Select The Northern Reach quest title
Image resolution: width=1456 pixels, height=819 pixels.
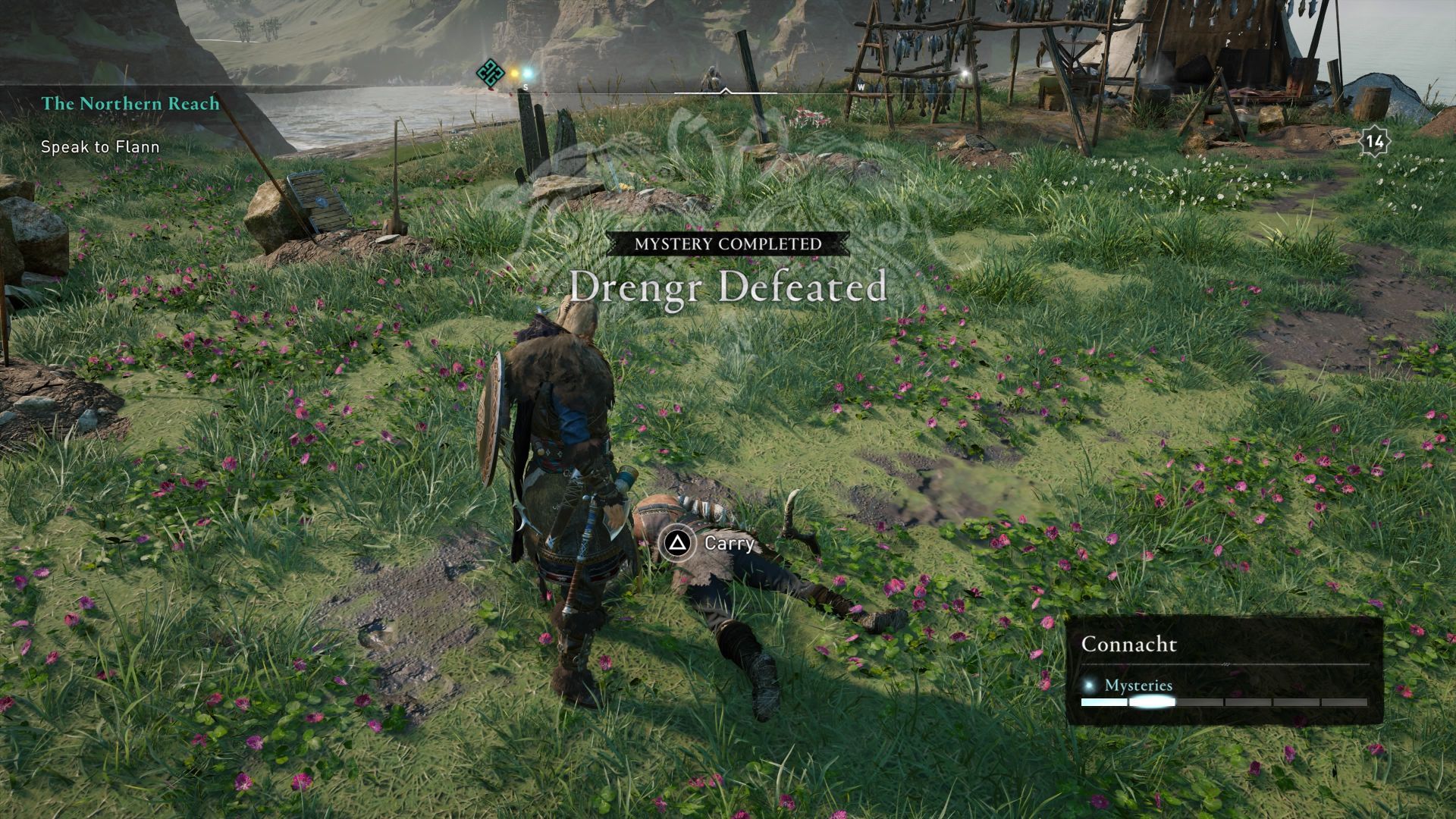130,105
